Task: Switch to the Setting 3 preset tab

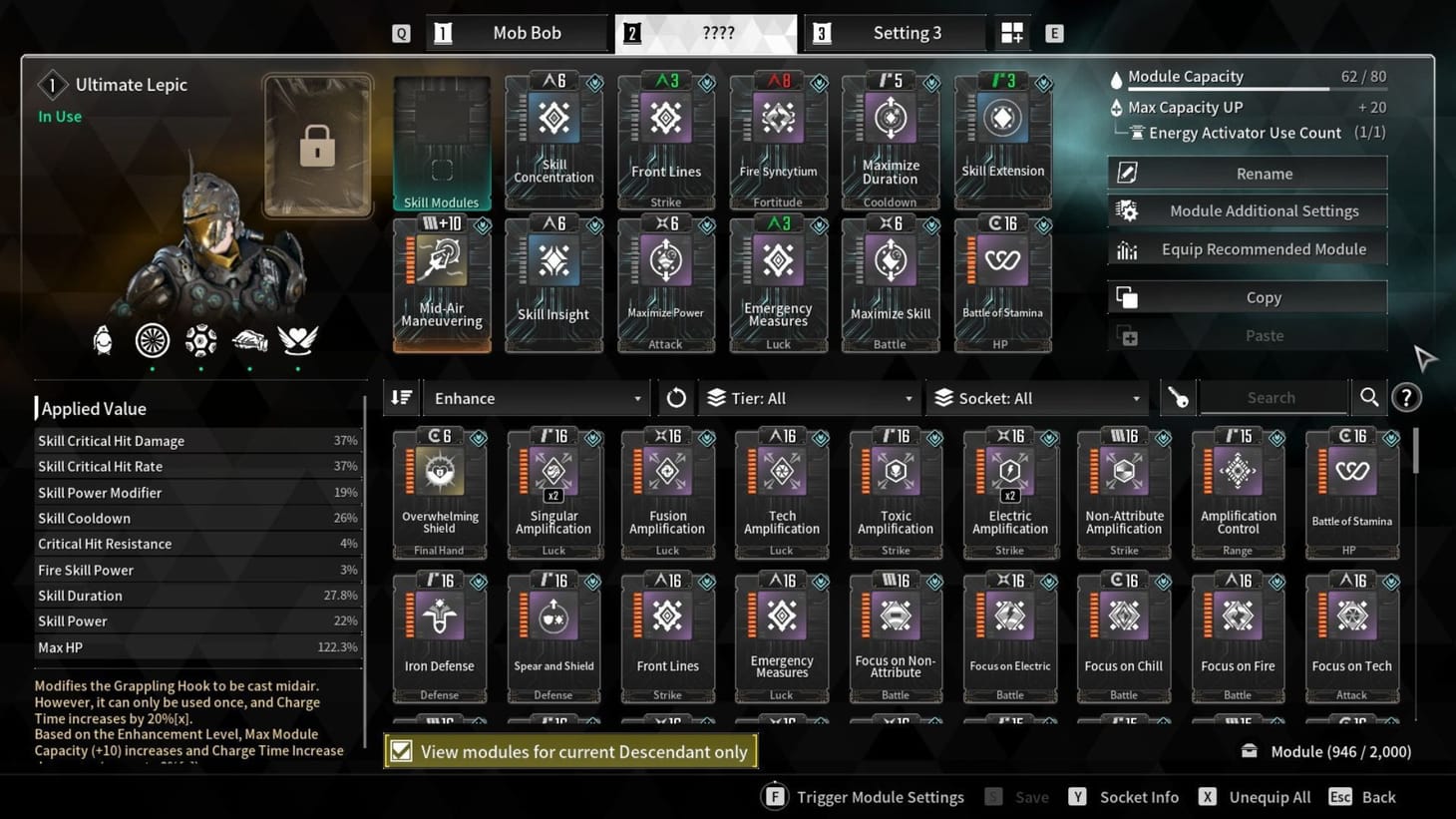Action: [x=895, y=32]
